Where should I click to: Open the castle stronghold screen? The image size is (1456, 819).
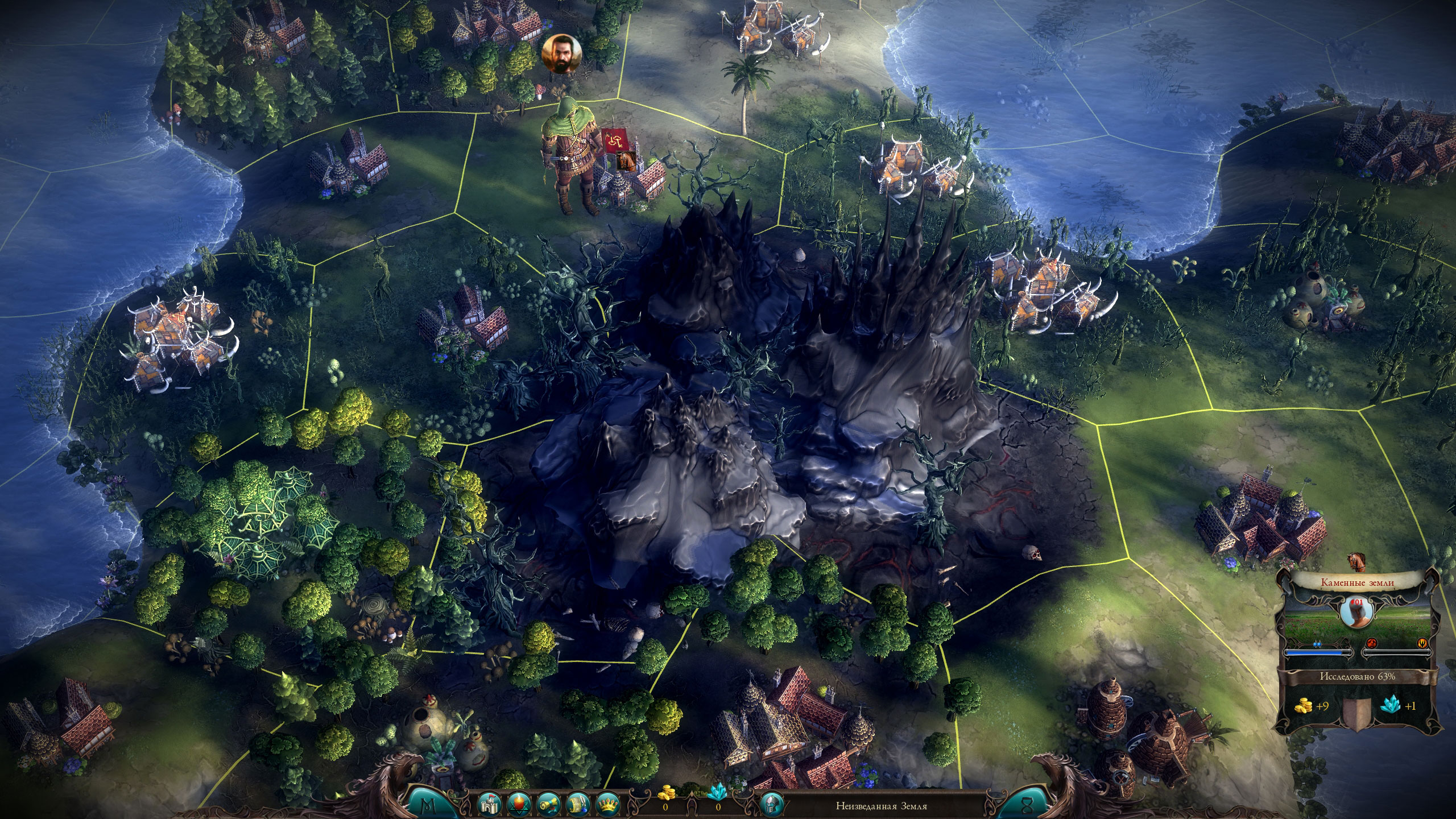click(489, 804)
